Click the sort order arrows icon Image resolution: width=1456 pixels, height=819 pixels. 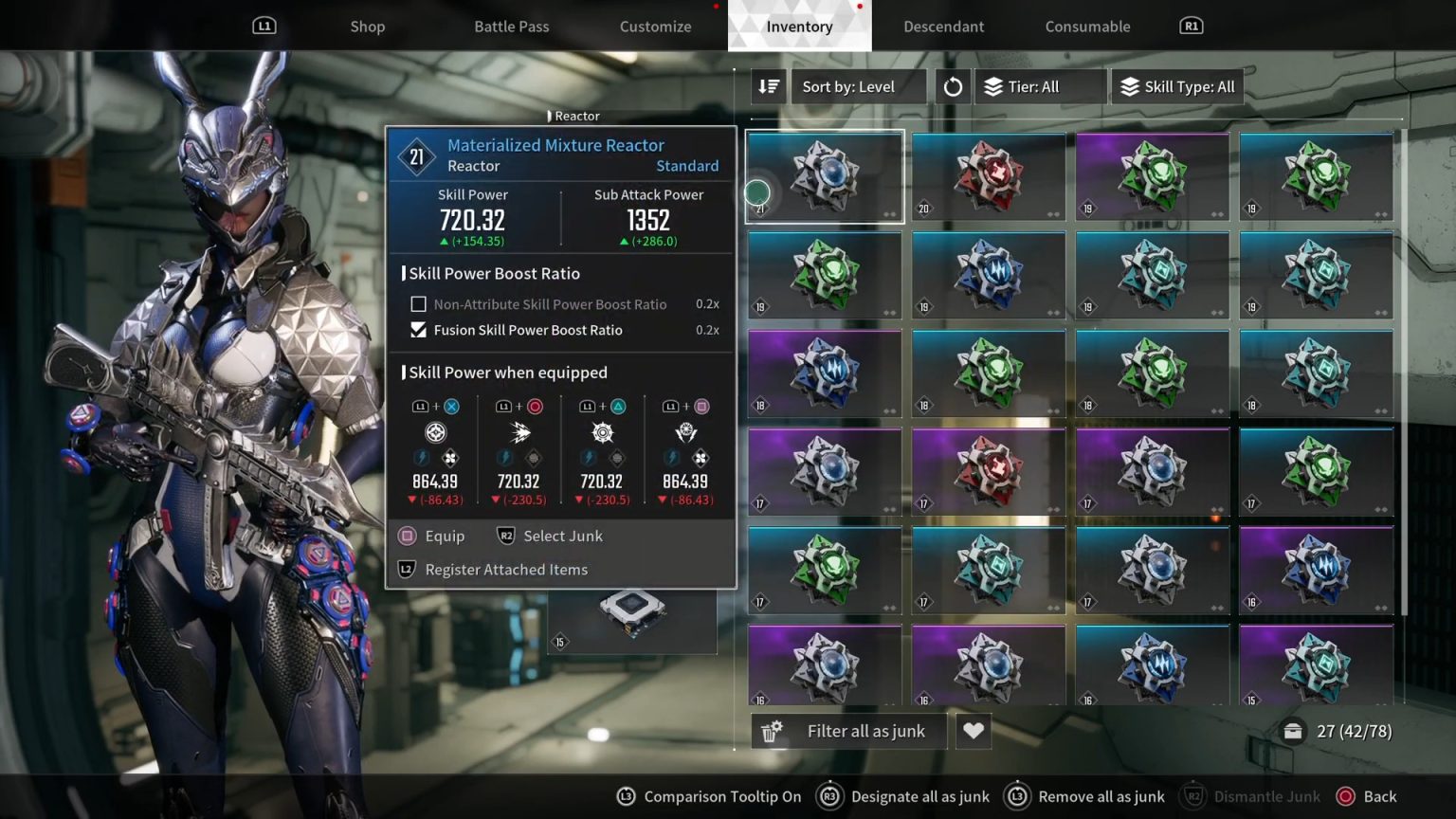pyautogui.click(x=768, y=86)
